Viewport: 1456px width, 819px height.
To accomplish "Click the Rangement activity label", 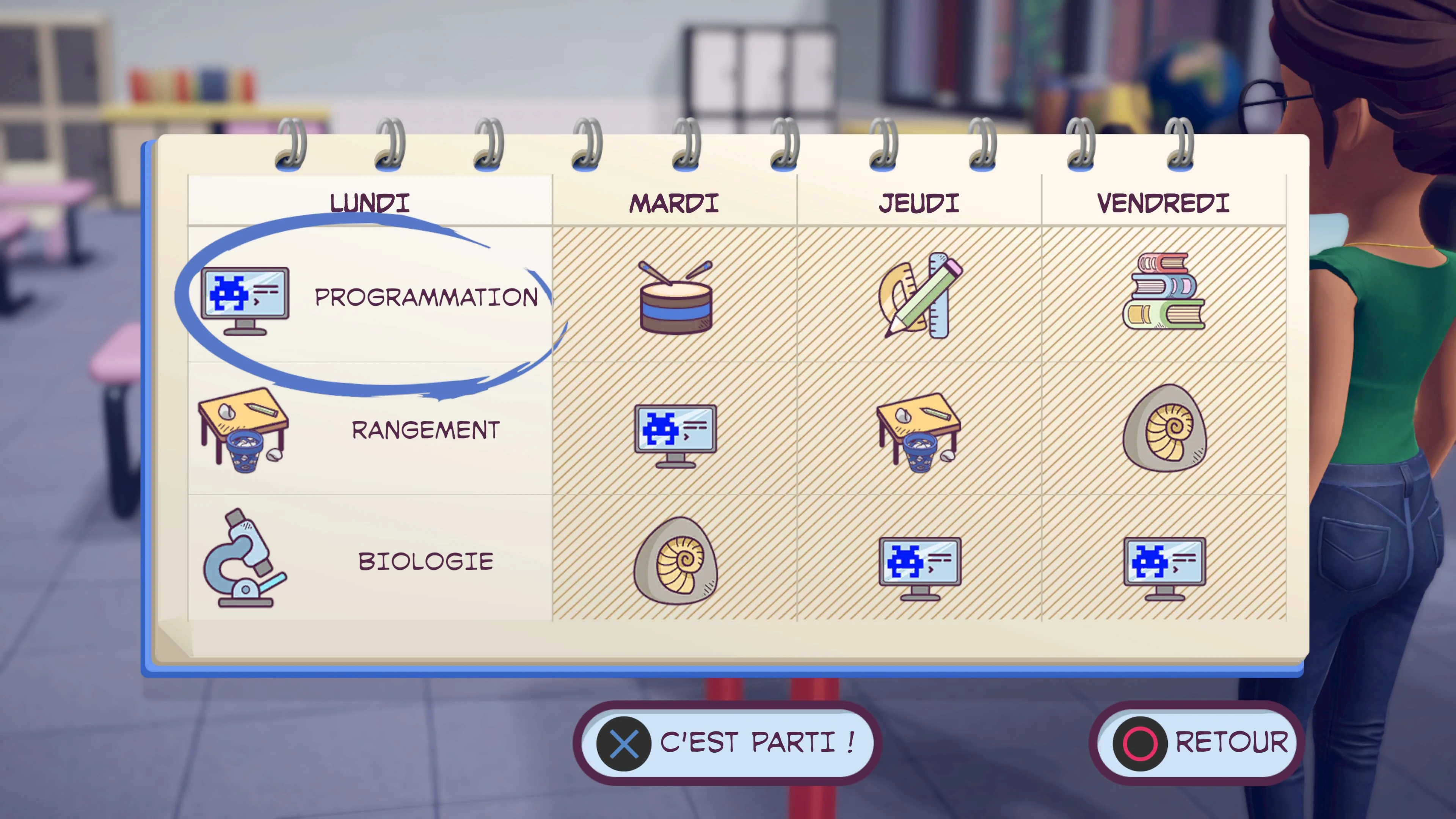I will tap(425, 430).
